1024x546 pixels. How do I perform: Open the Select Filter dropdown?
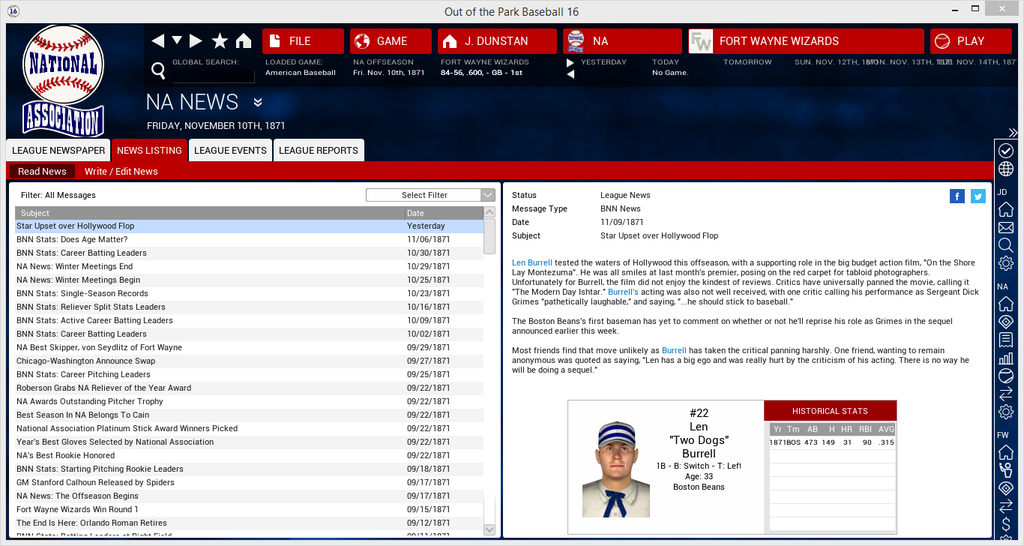[430, 195]
